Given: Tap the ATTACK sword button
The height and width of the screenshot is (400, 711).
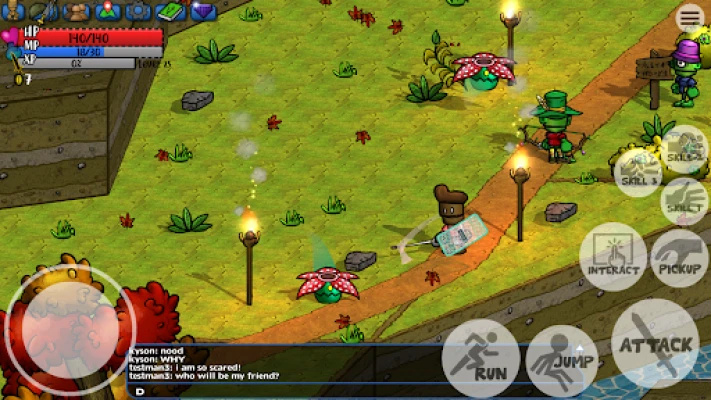Looking at the screenshot, I should 655,344.
